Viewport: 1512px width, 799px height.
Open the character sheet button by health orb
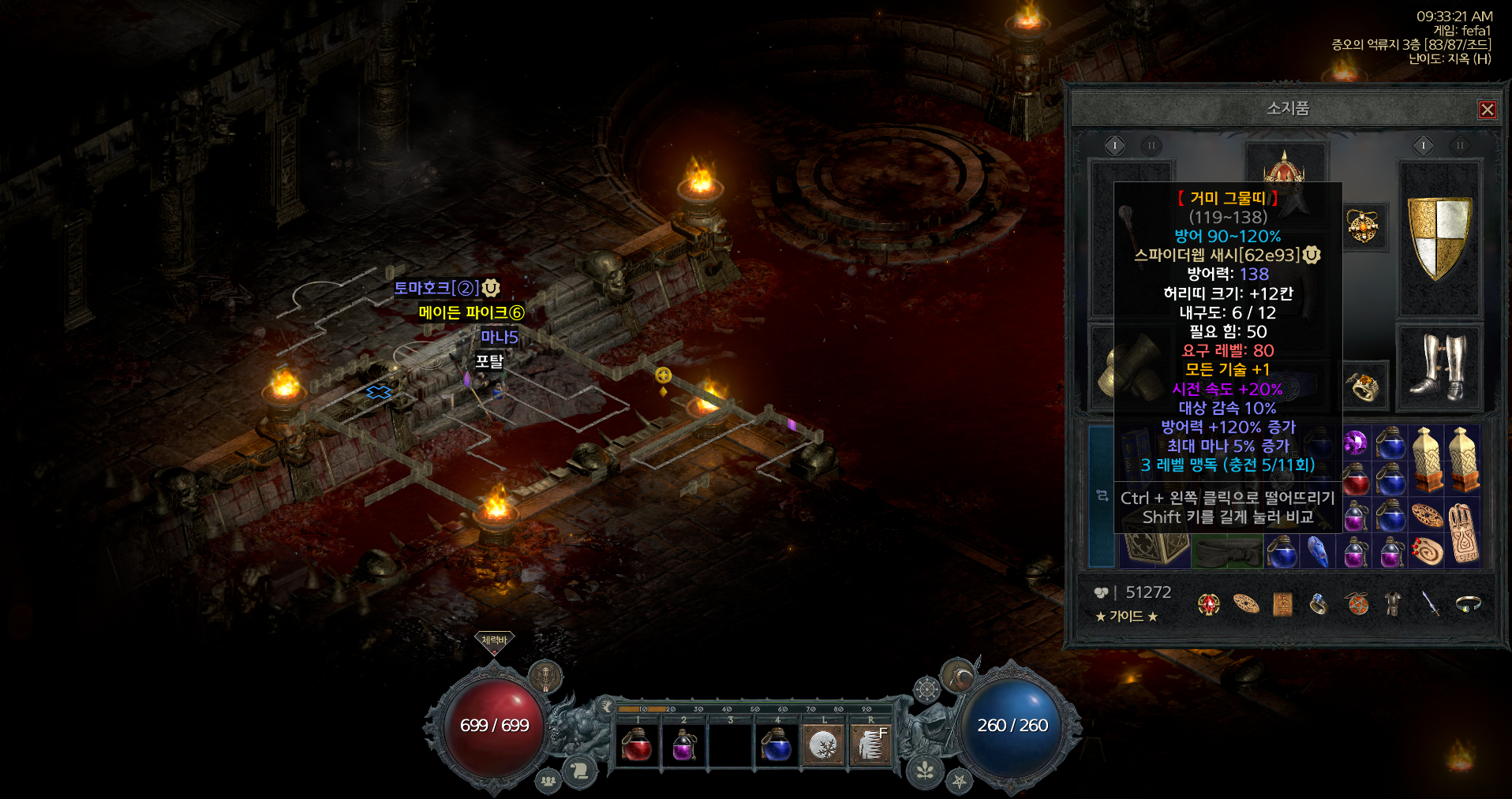[545, 676]
